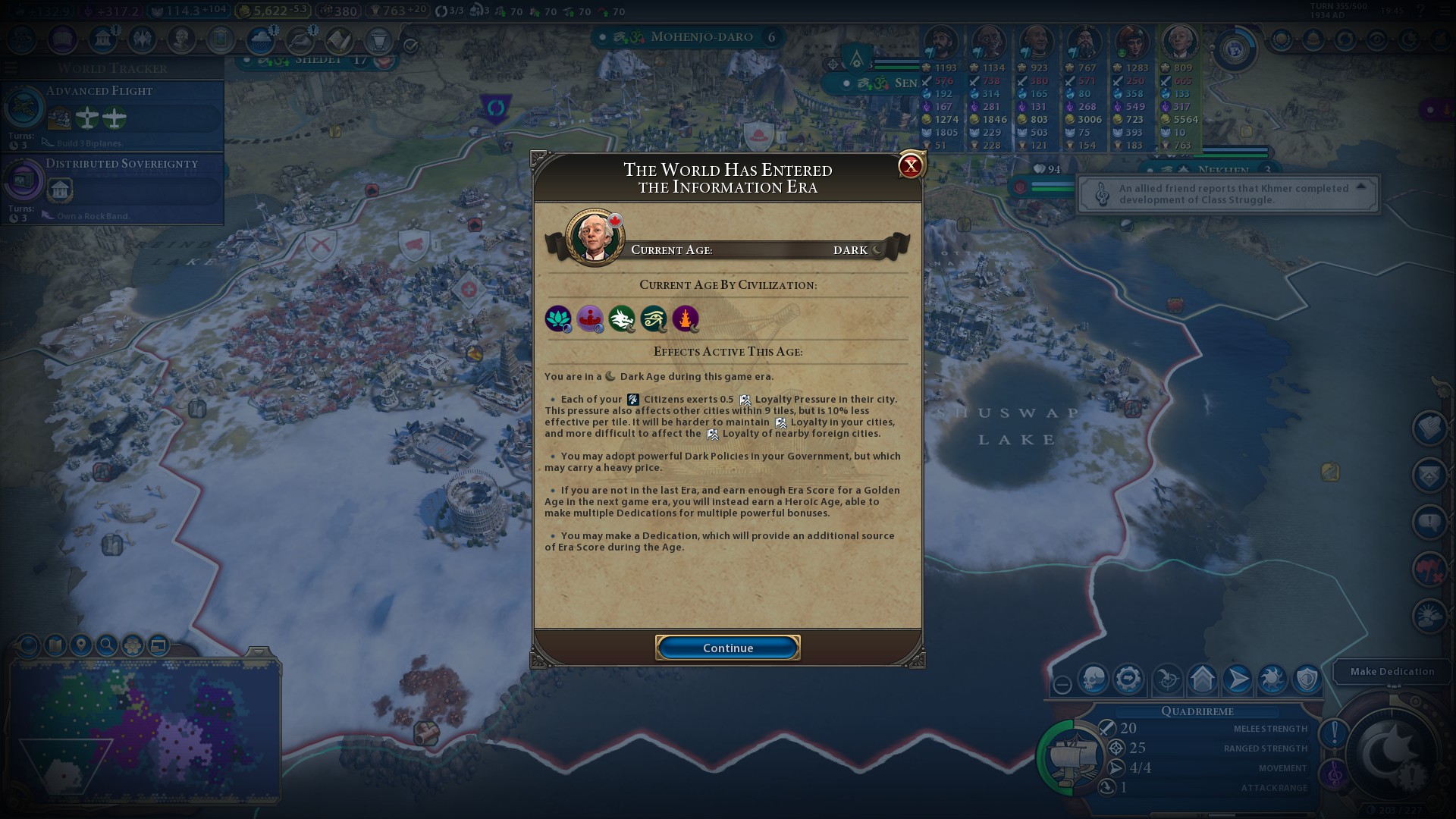The width and height of the screenshot is (1456, 819).
Task: Continue past the Information Era popup
Action: coord(727,648)
